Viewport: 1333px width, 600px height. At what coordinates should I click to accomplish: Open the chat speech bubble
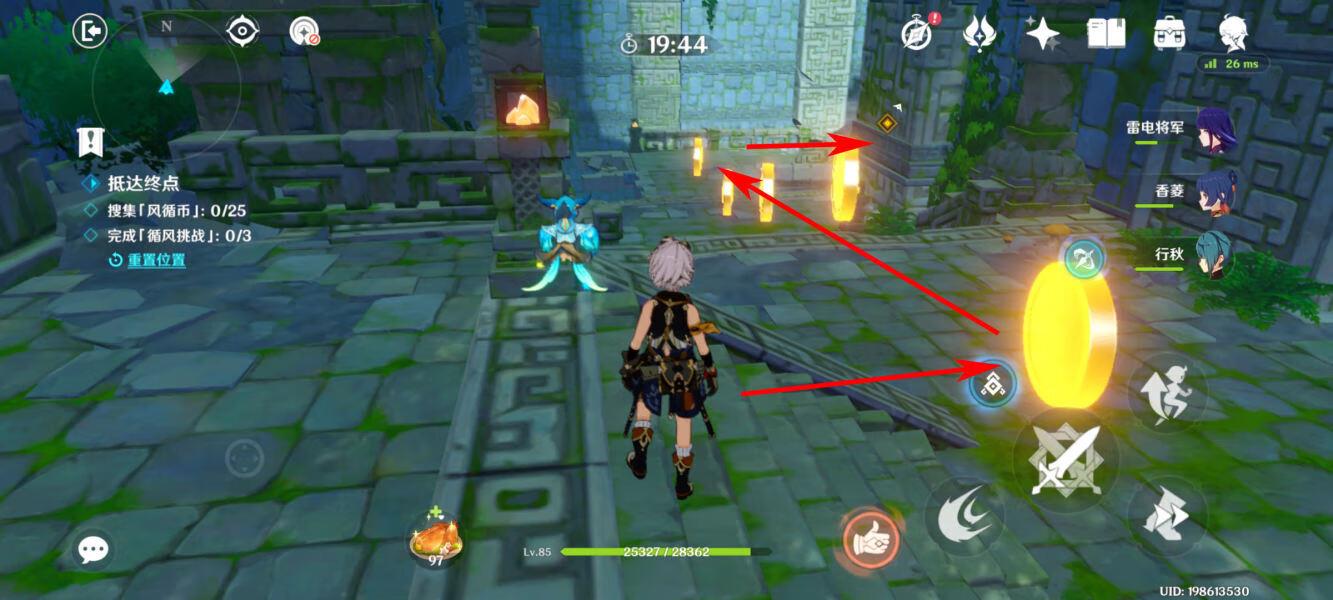pos(94,548)
